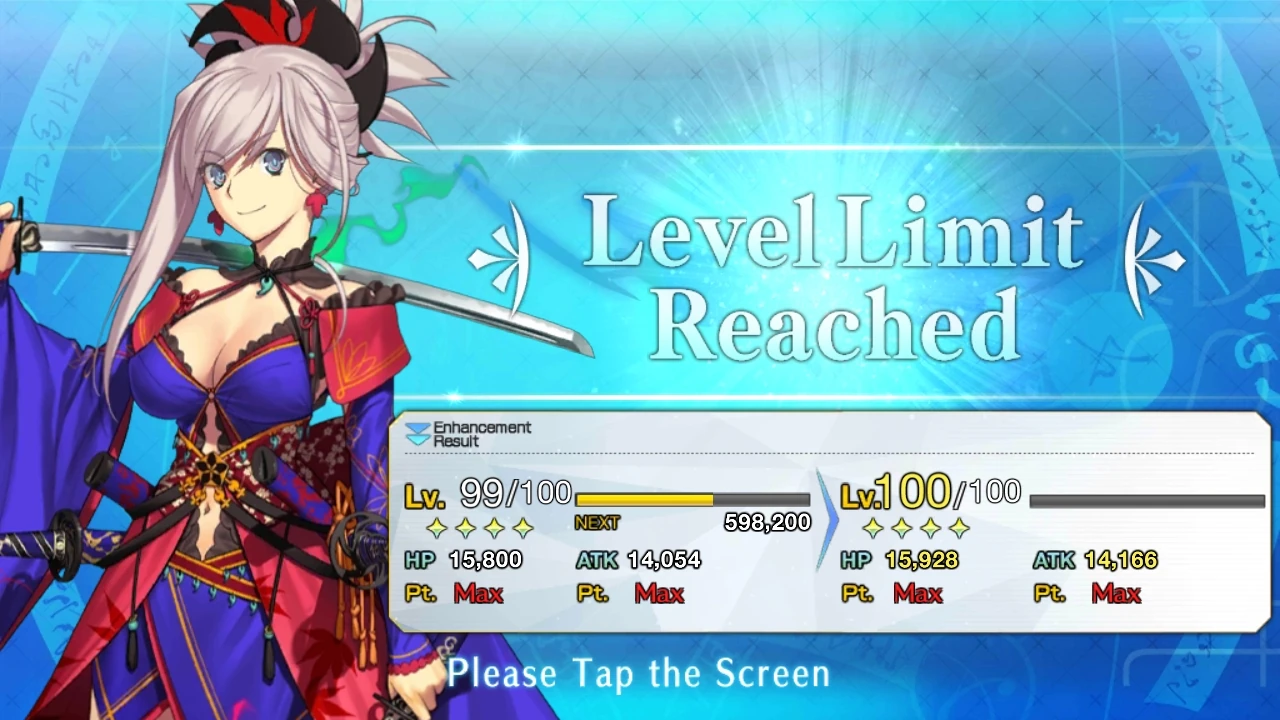Tap the ATK value 14,166
The height and width of the screenshot is (720, 1280).
pyautogui.click(x=1120, y=560)
